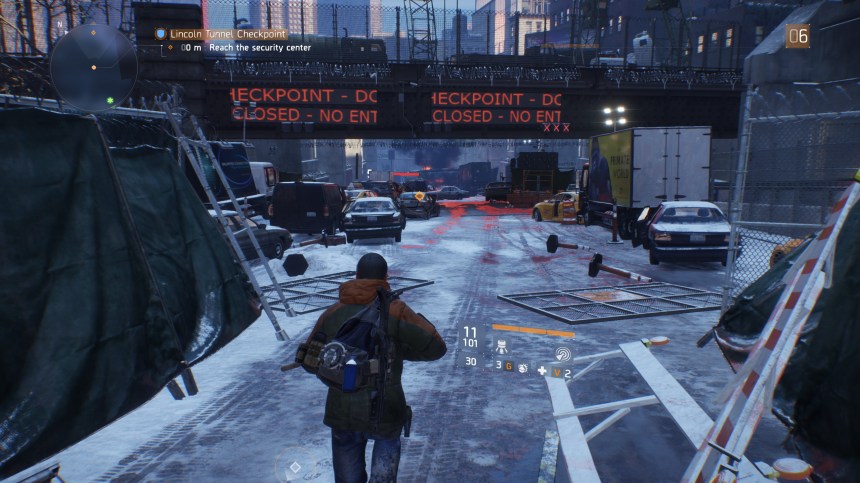Image resolution: width=860 pixels, height=483 pixels.
Task: Click the level 06 badge
Action: coord(797,36)
